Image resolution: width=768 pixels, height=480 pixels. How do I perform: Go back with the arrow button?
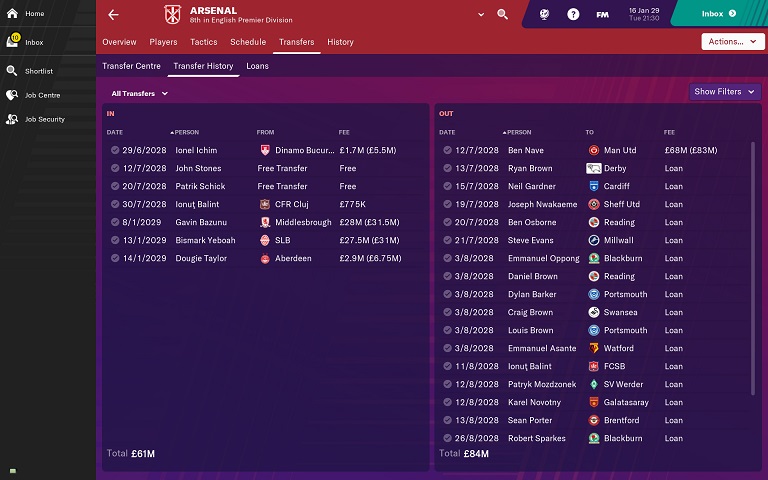[x=113, y=15]
